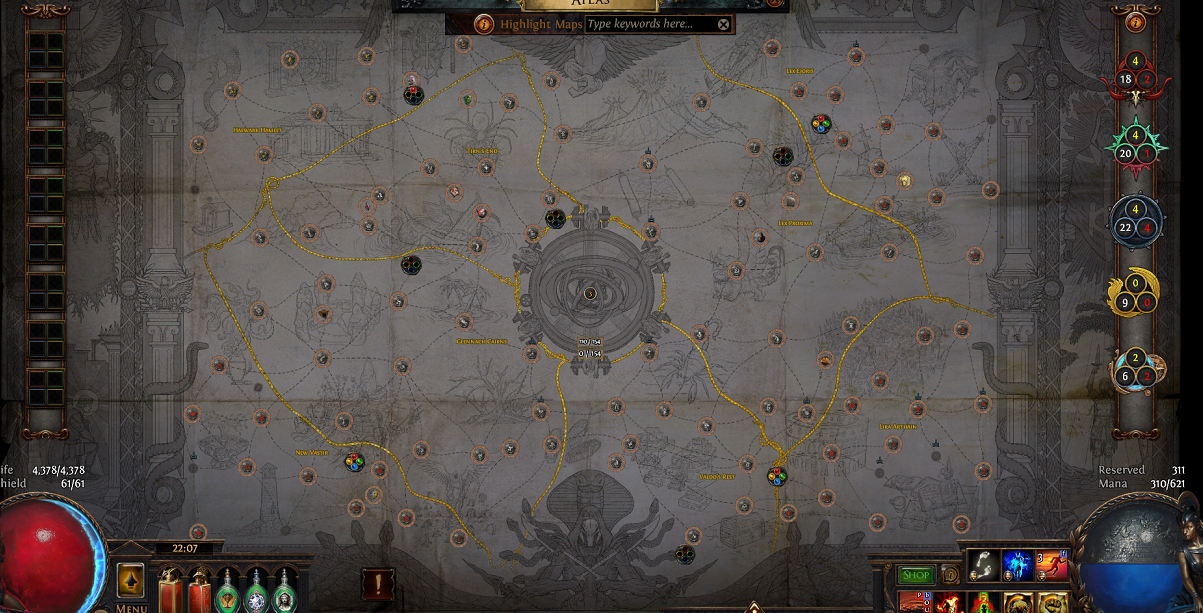Open the Shop button

pos(916,575)
